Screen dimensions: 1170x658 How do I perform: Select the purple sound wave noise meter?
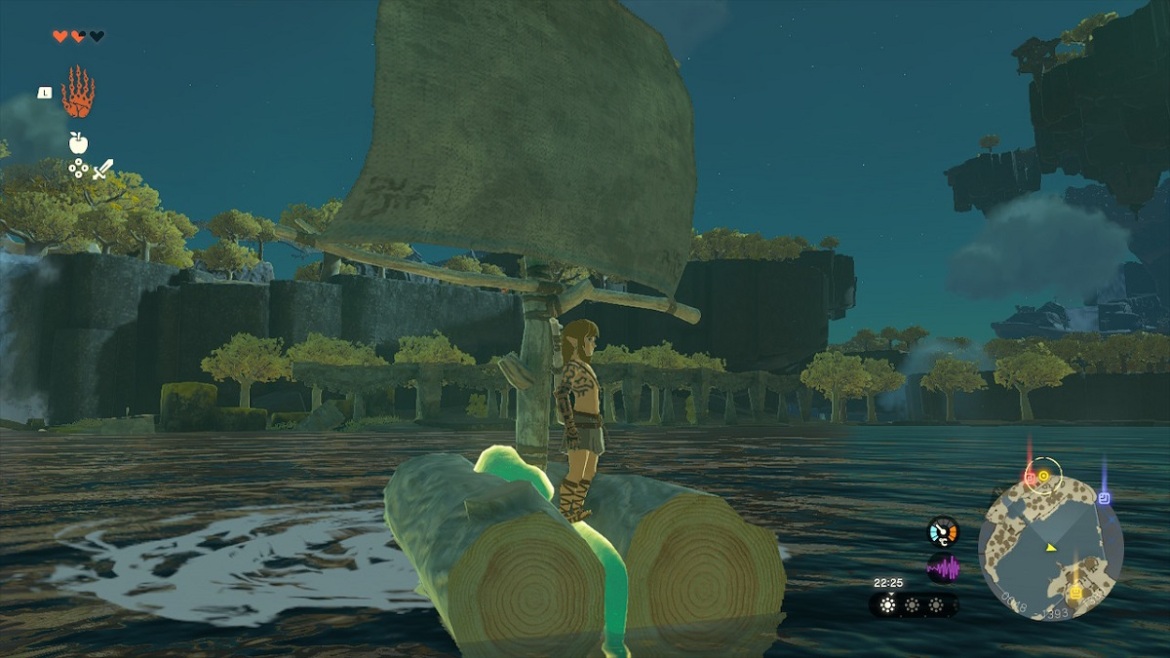942,569
